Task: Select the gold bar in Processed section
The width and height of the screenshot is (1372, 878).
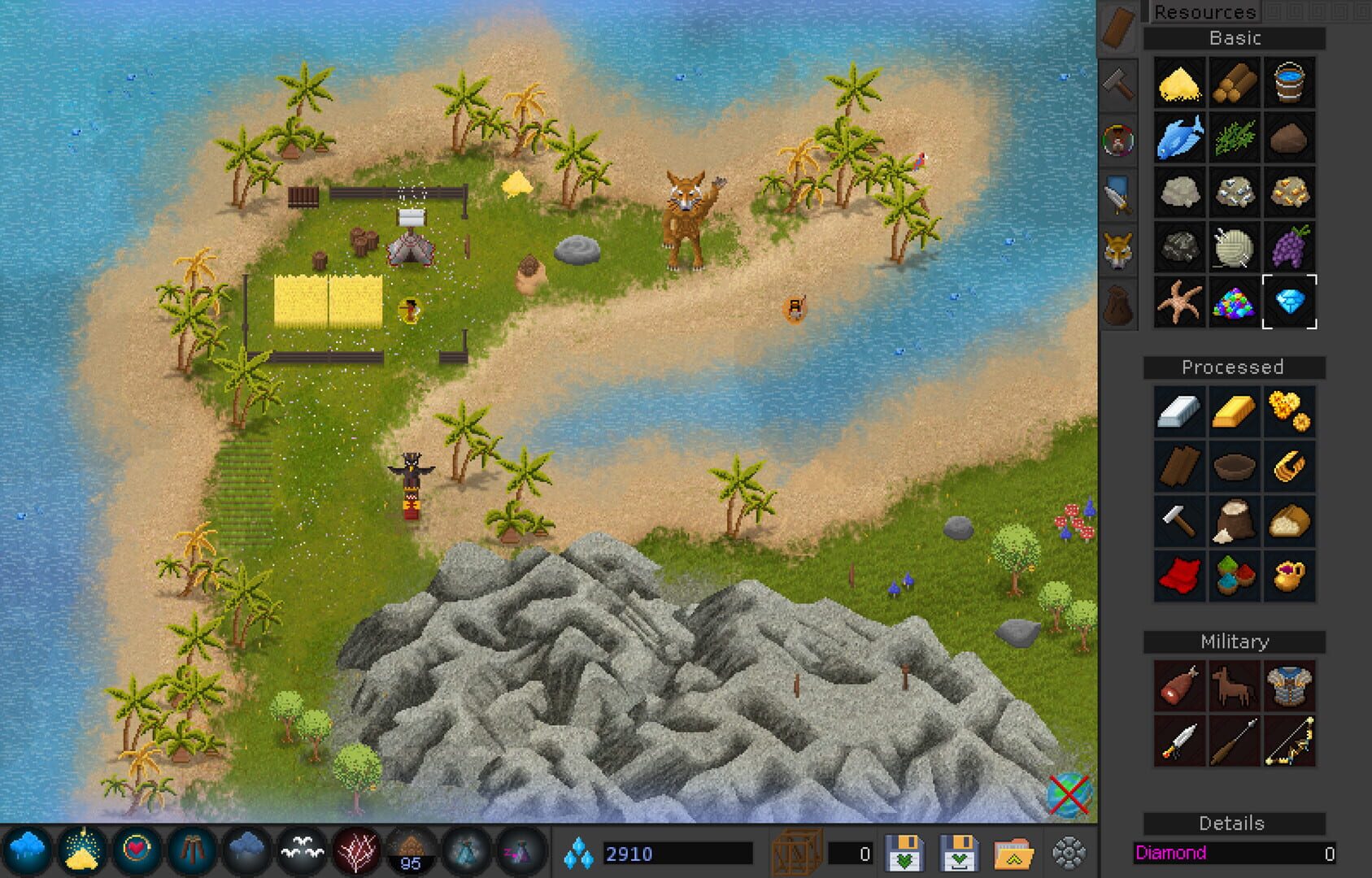Action: coord(1235,409)
